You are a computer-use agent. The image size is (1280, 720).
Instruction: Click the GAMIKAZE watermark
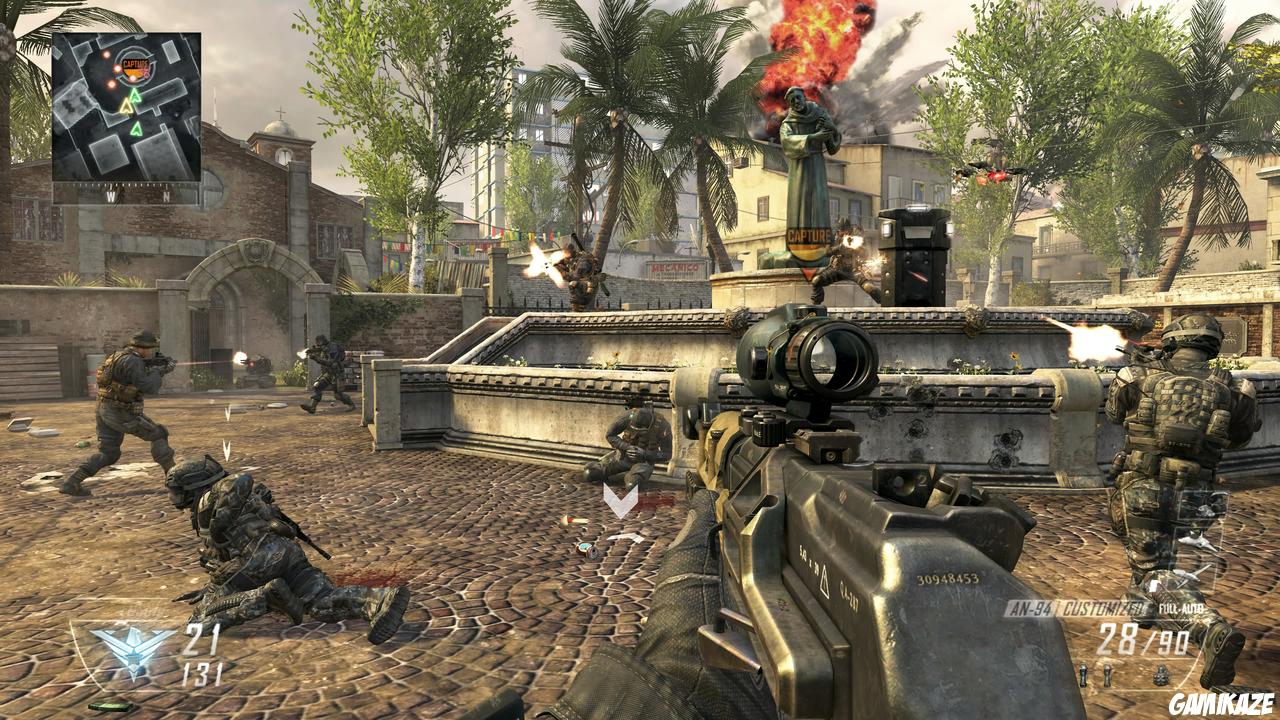click(x=1220, y=702)
